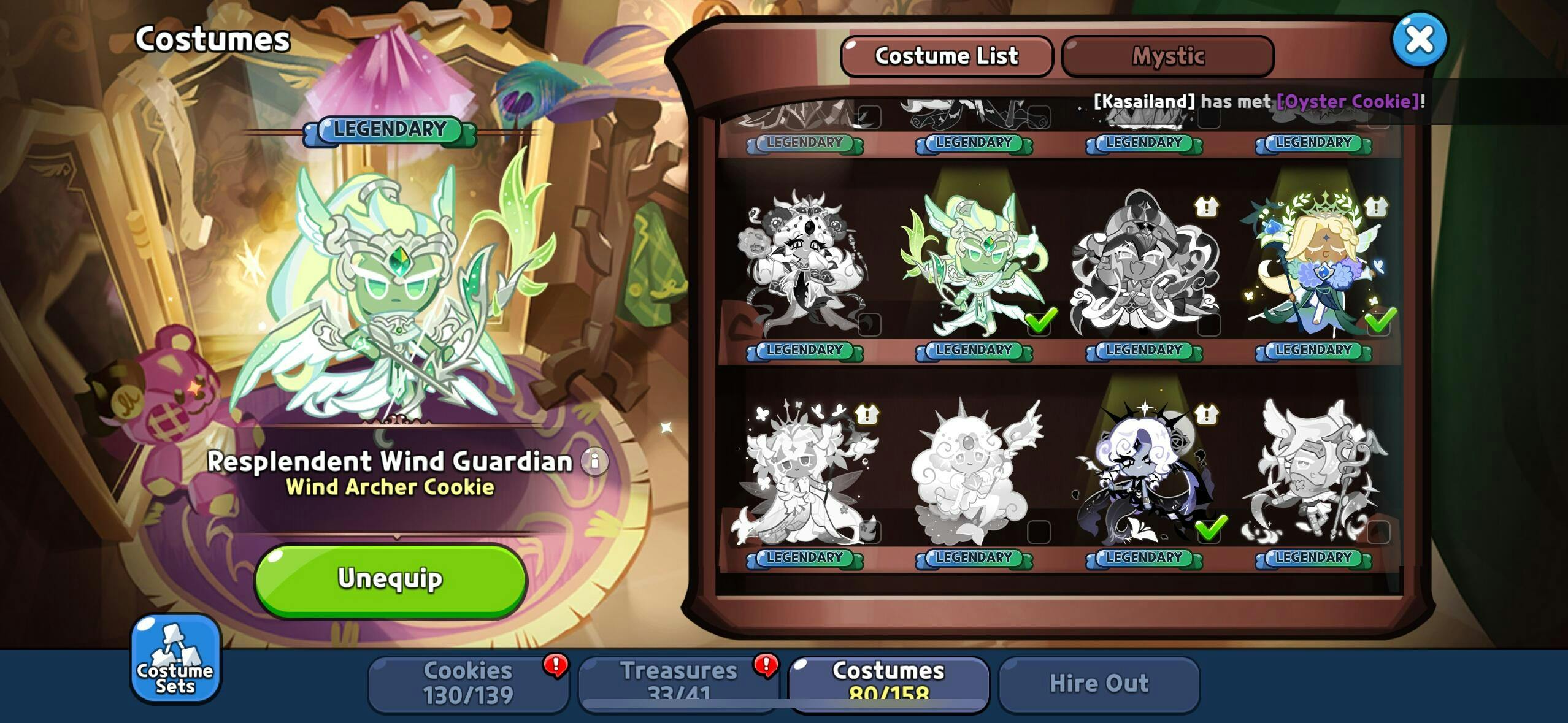
Task: Select the Costumes bottom tab
Action: pos(888,683)
